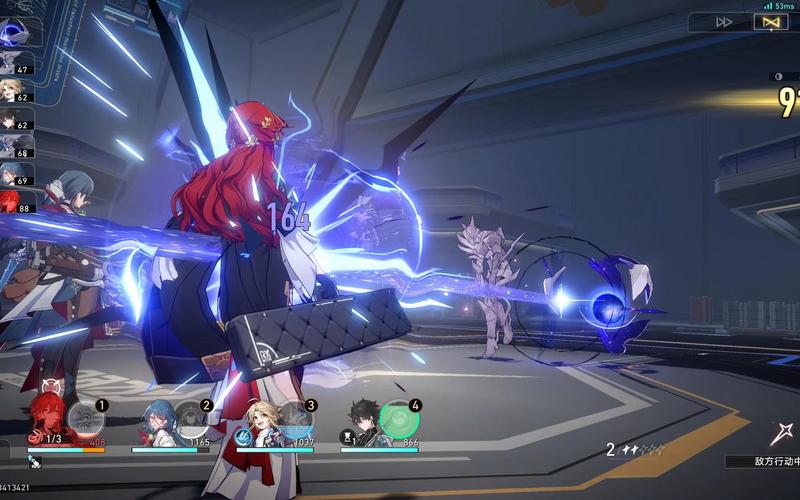Image resolution: width=800 pixels, height=500 pixels.
Task: Click the blue orb enemy in turn order
Action: click(15, 32)
